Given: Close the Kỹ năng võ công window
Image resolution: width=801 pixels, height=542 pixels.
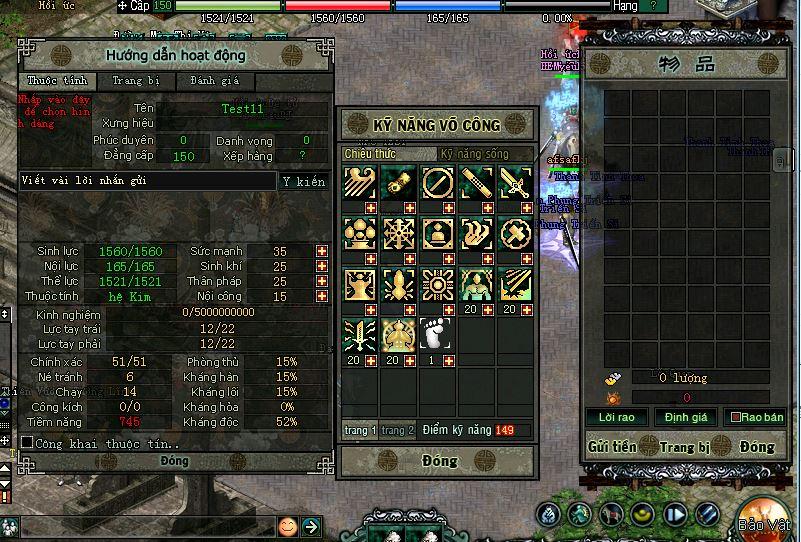Looking at the screenshot, I should (437, 461).
